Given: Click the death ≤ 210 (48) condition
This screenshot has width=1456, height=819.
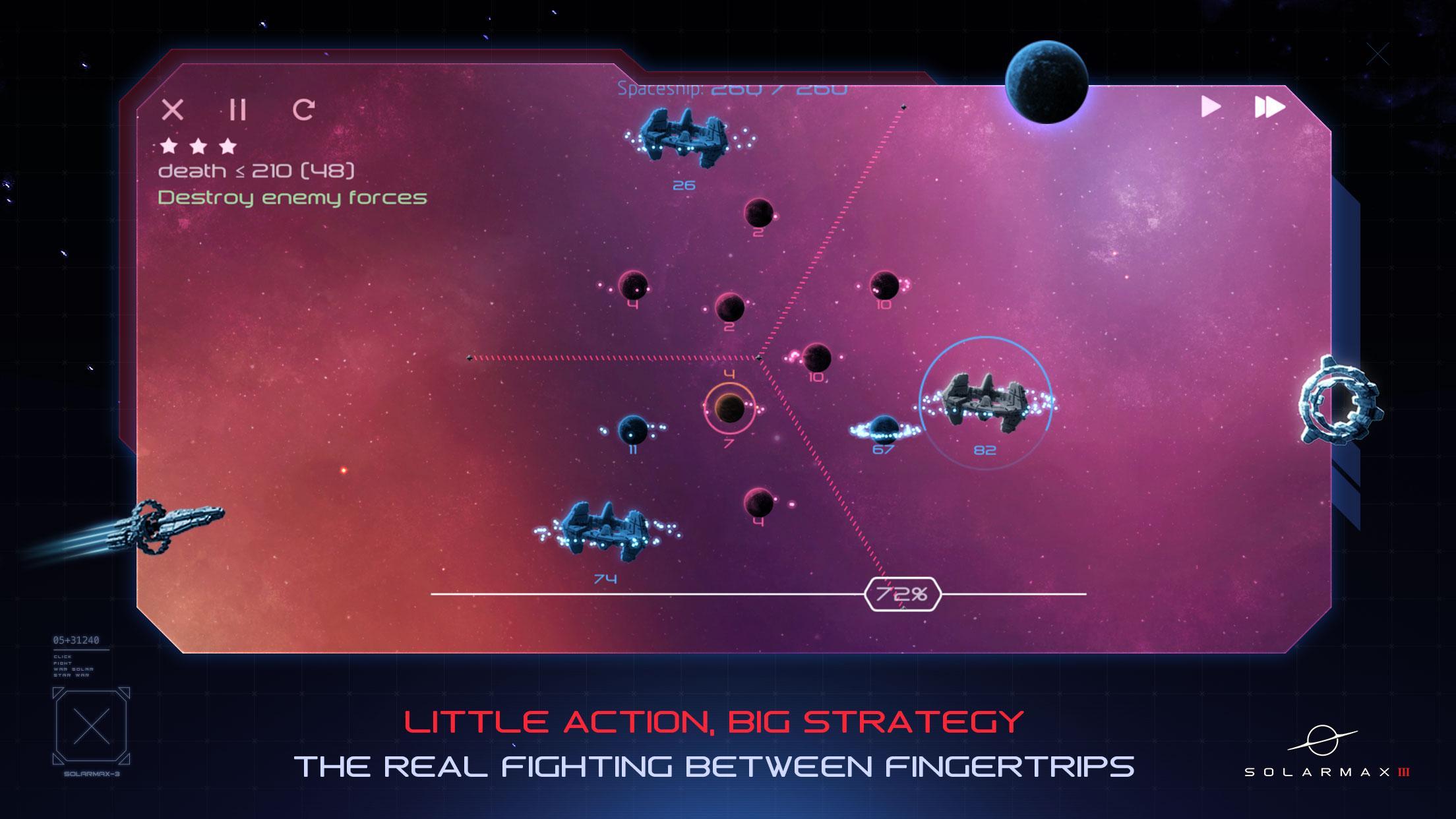Looking at the screenshot, I should click(257, 170).
